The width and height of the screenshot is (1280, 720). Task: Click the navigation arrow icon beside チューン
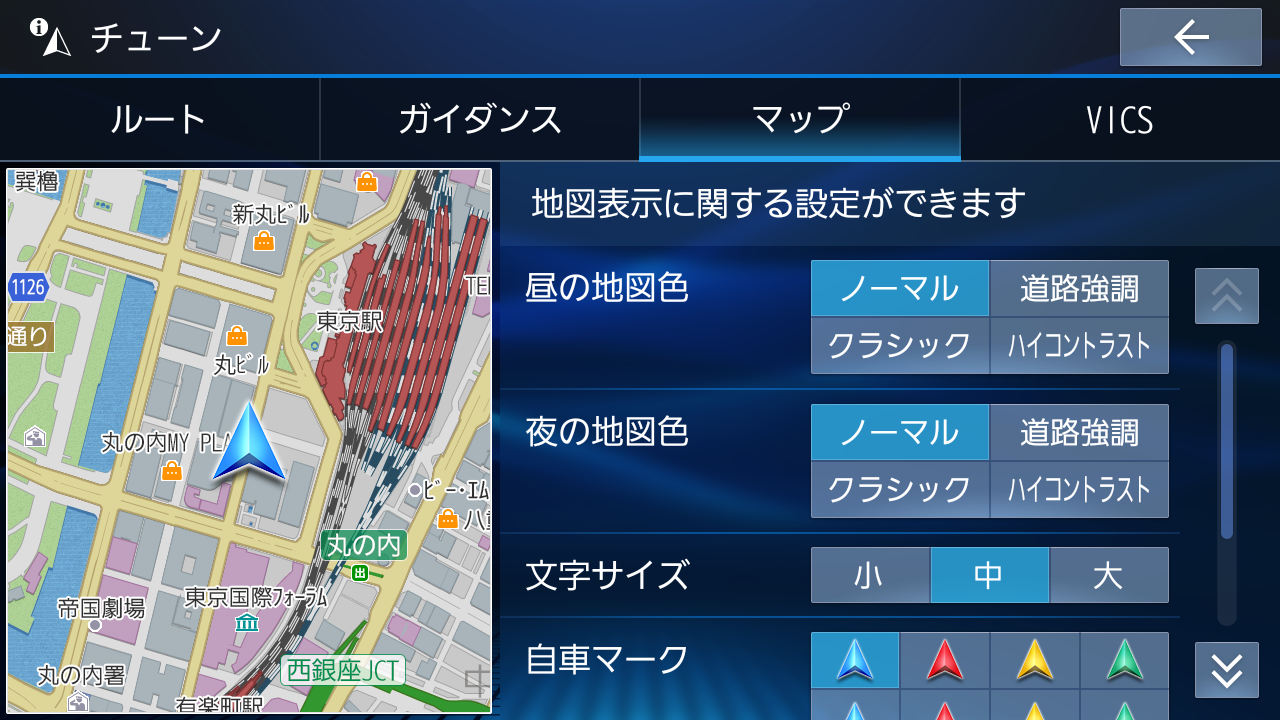pyautogui.click(x=57, y=42)
